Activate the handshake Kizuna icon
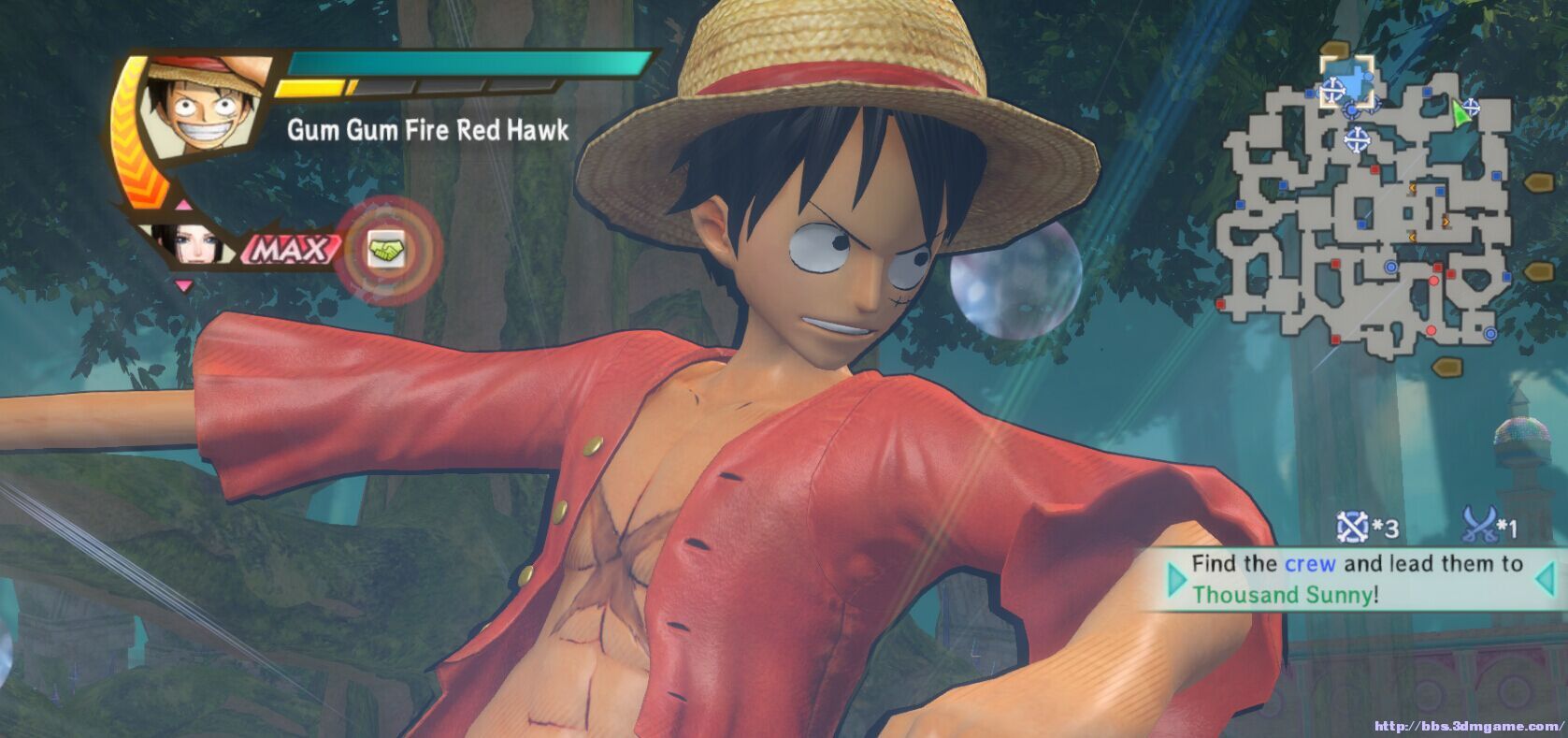This screenshot has height=738, width=1568. point(384,251)
